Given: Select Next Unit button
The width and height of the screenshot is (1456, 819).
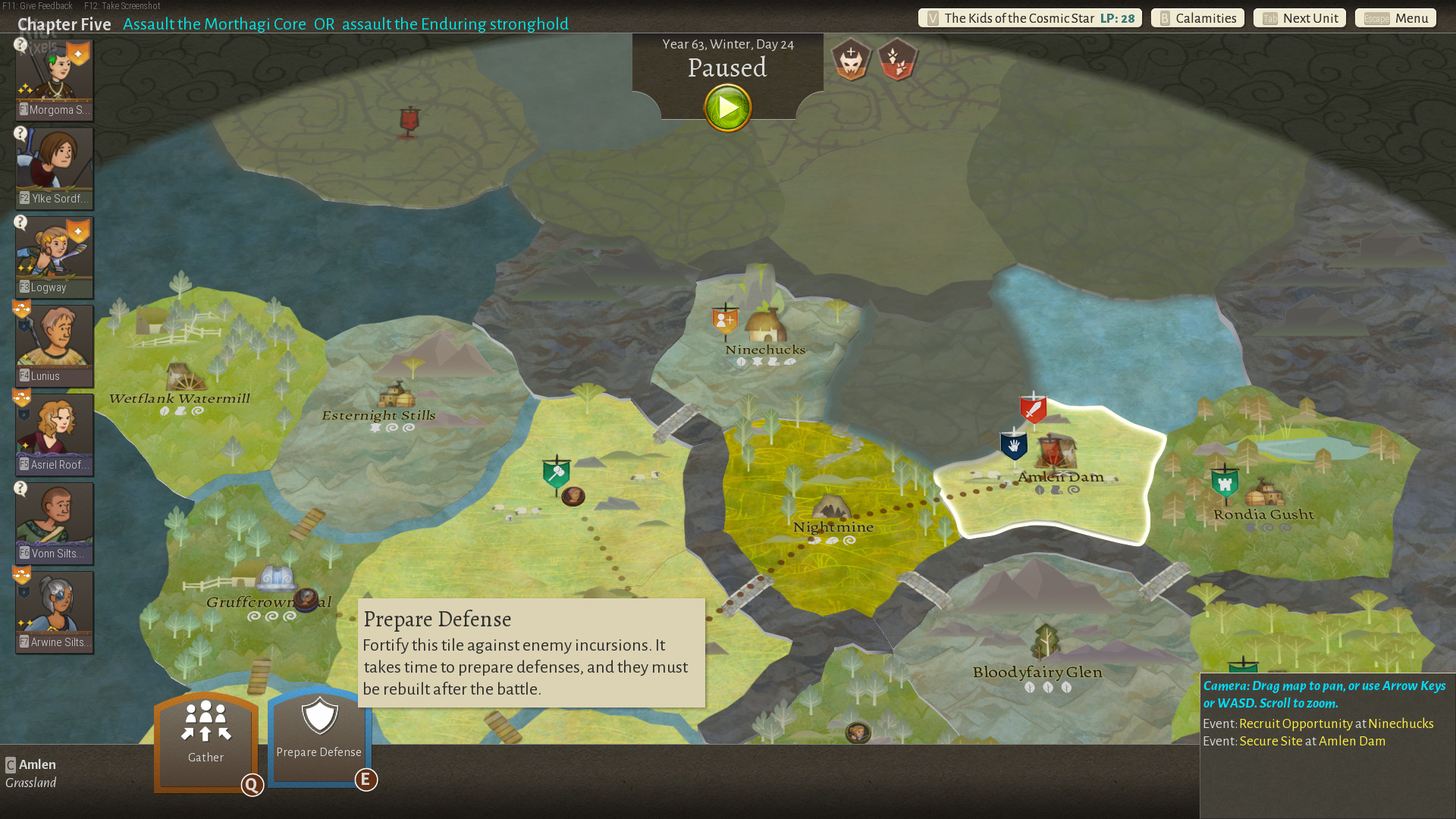Looking at the screenshot, I should [1299, 18].
